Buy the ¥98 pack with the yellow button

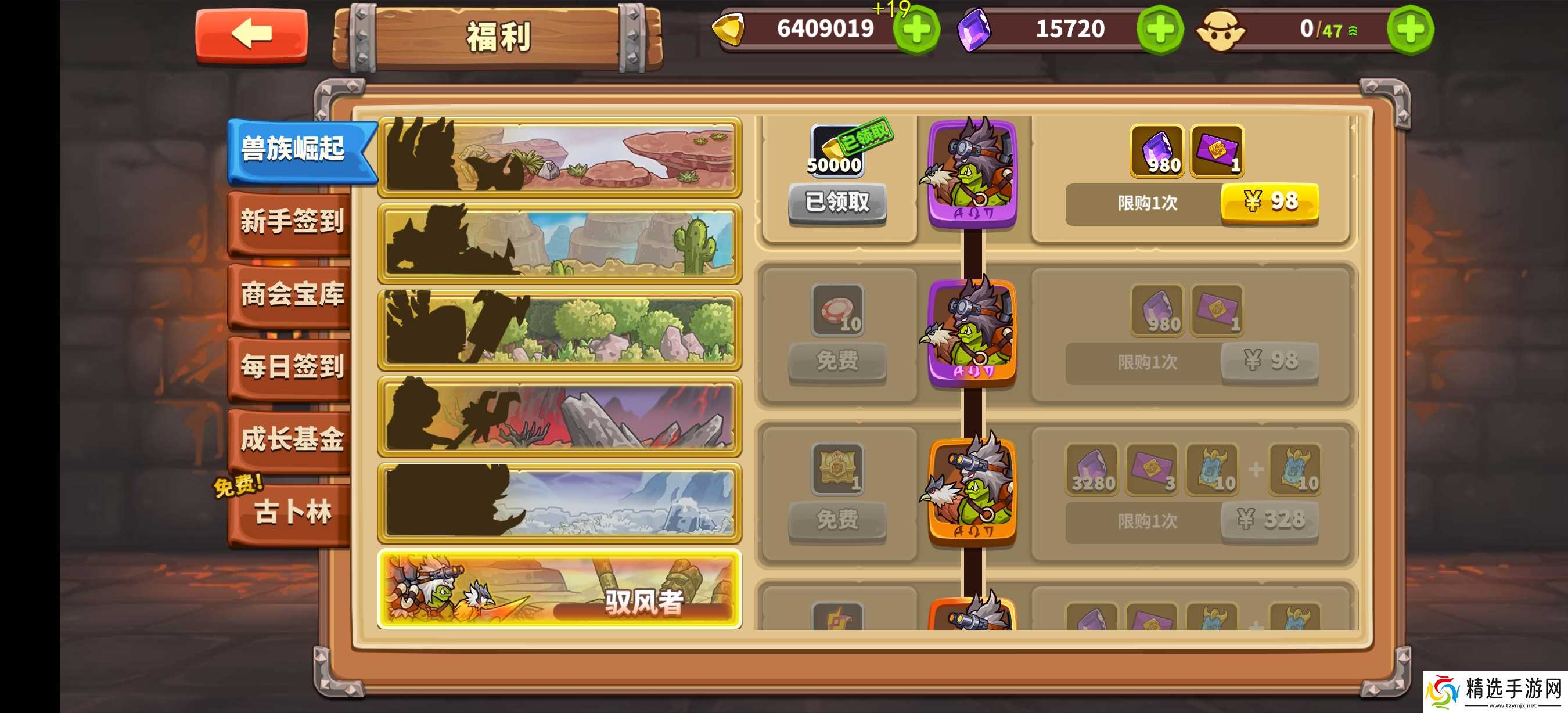(1269, 203)
